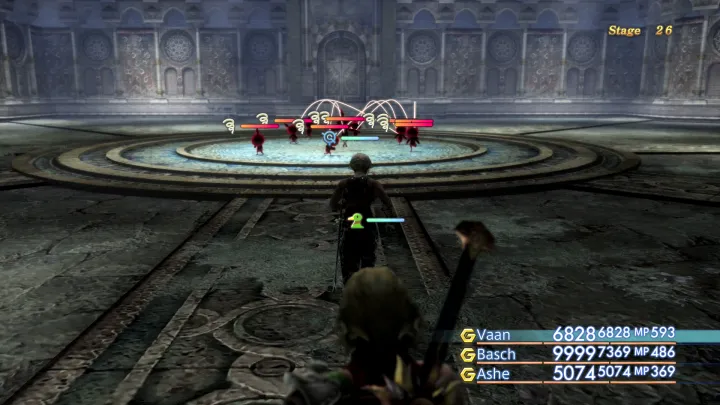Select Ashe in the party list
720x405 pixels.
(496, 373)
